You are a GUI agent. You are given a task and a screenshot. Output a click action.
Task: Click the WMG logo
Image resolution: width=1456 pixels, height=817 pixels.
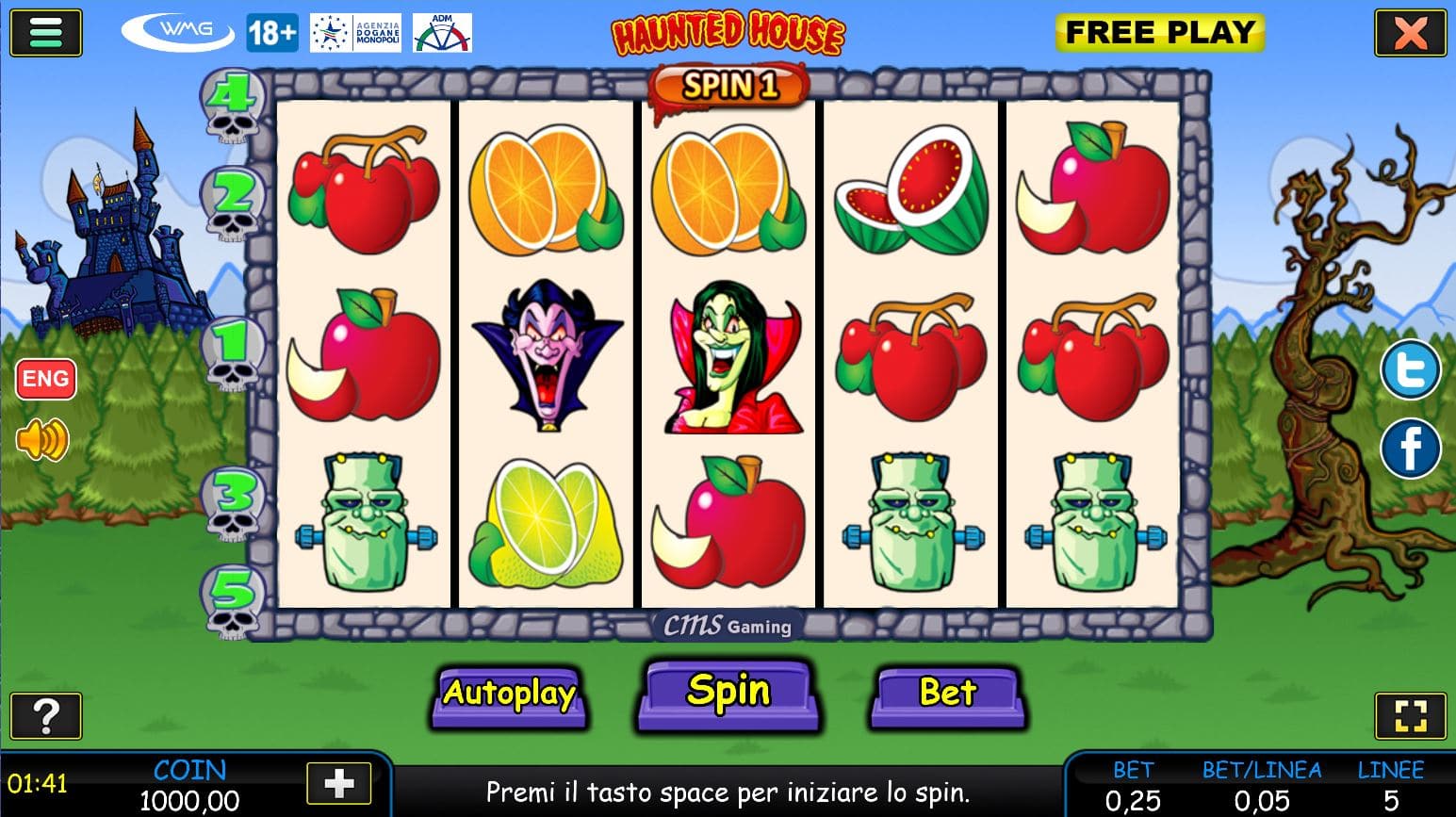point(178,32)
